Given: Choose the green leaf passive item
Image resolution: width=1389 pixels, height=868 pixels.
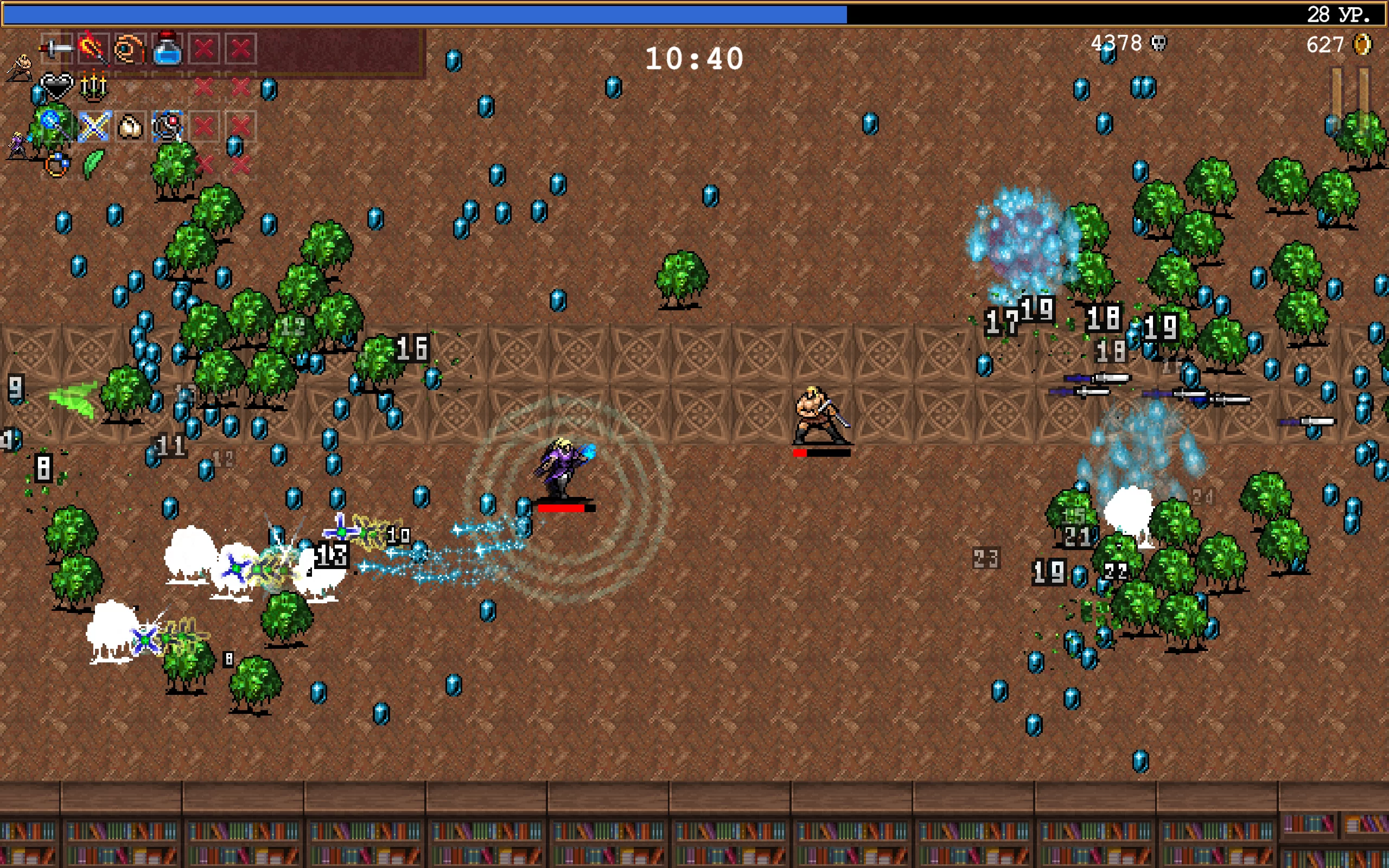Looking at the screenshot, I should coord(93,164).
